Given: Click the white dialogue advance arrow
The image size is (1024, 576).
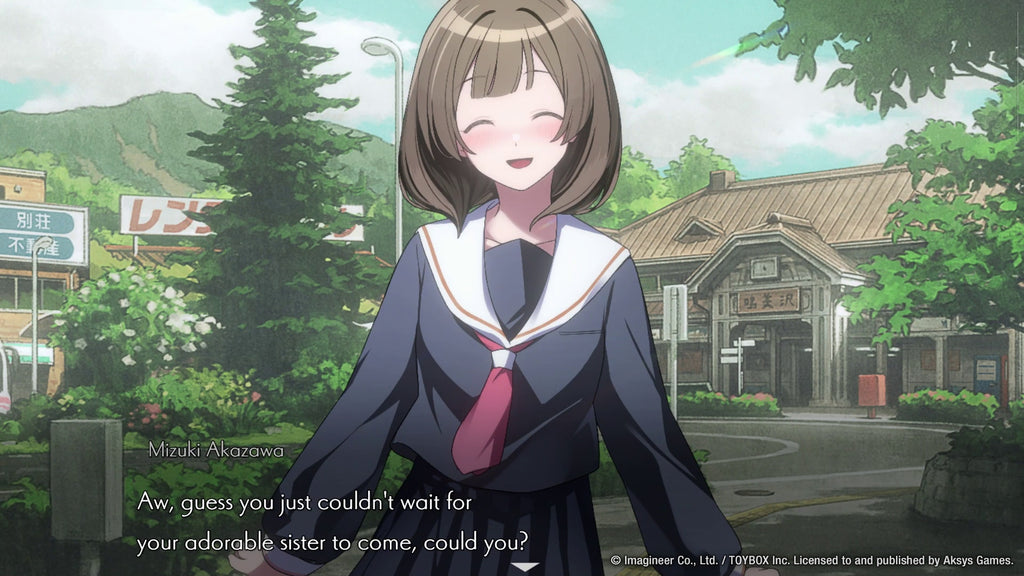Looking at the screenshot, I should pyautogui.click(x=524, y=567).
